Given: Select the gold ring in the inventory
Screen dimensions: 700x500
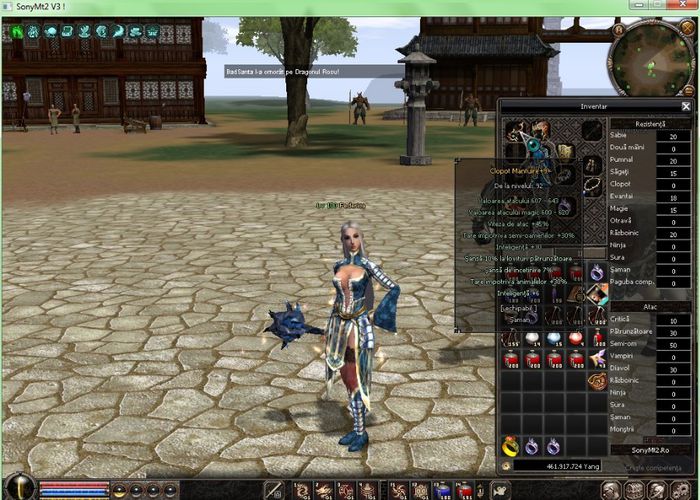Looking at the screenshot, I should pyautogui.click(x=511, y=446).
